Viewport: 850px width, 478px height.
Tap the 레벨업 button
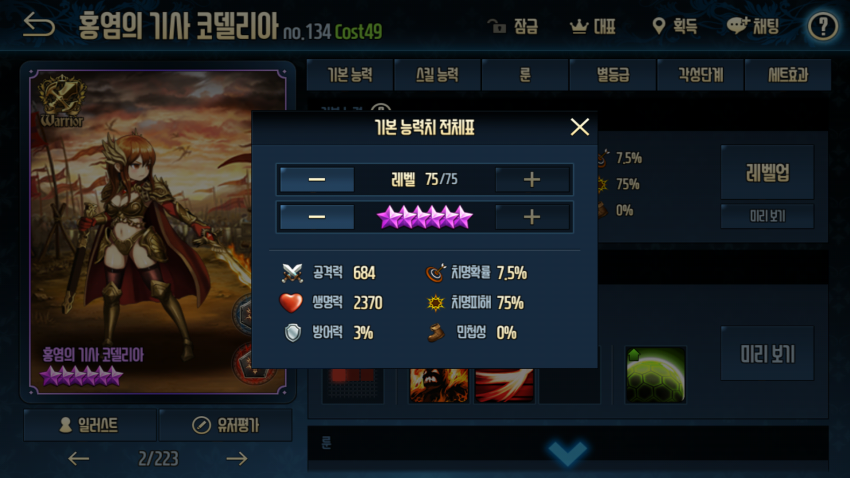(767, 171)
